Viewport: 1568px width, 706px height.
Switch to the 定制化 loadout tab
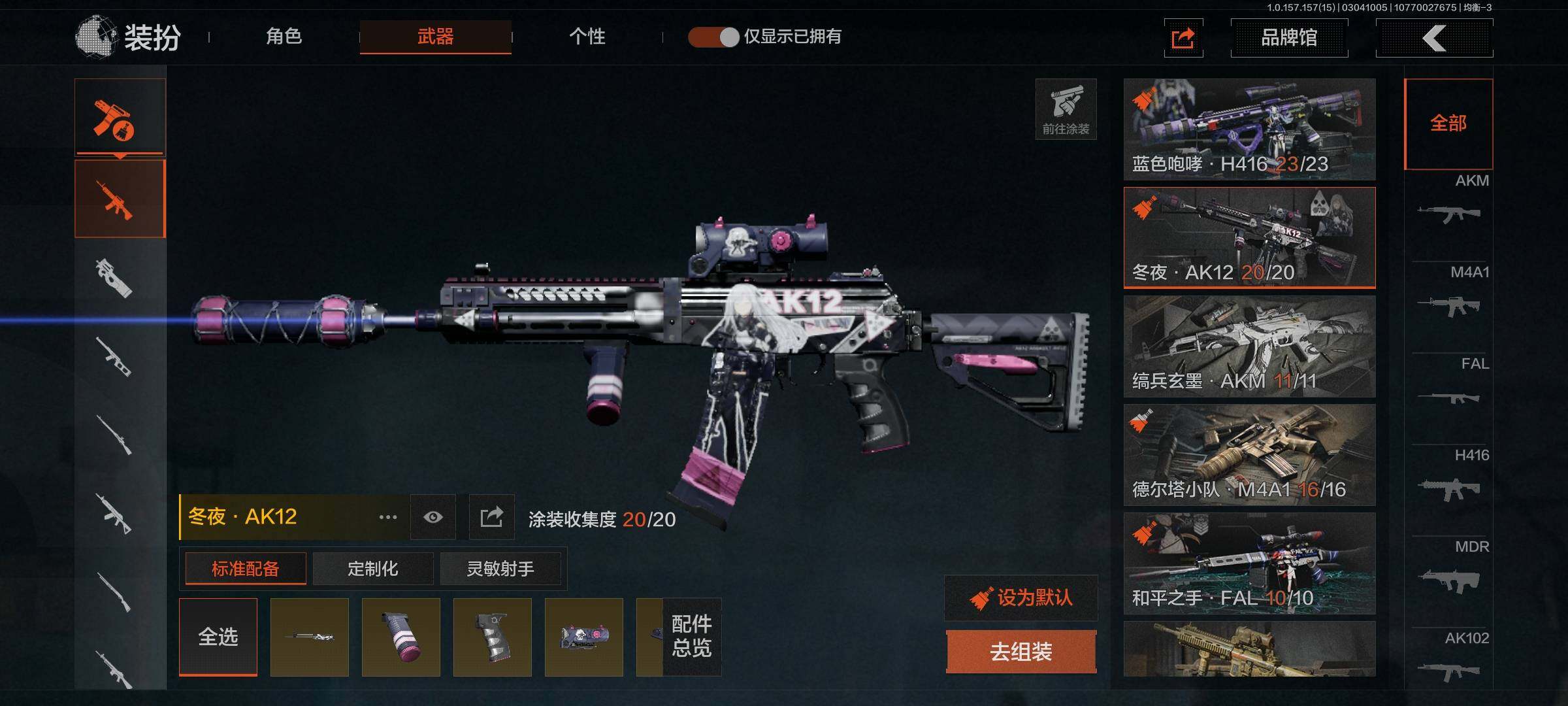tap(372, 569)
